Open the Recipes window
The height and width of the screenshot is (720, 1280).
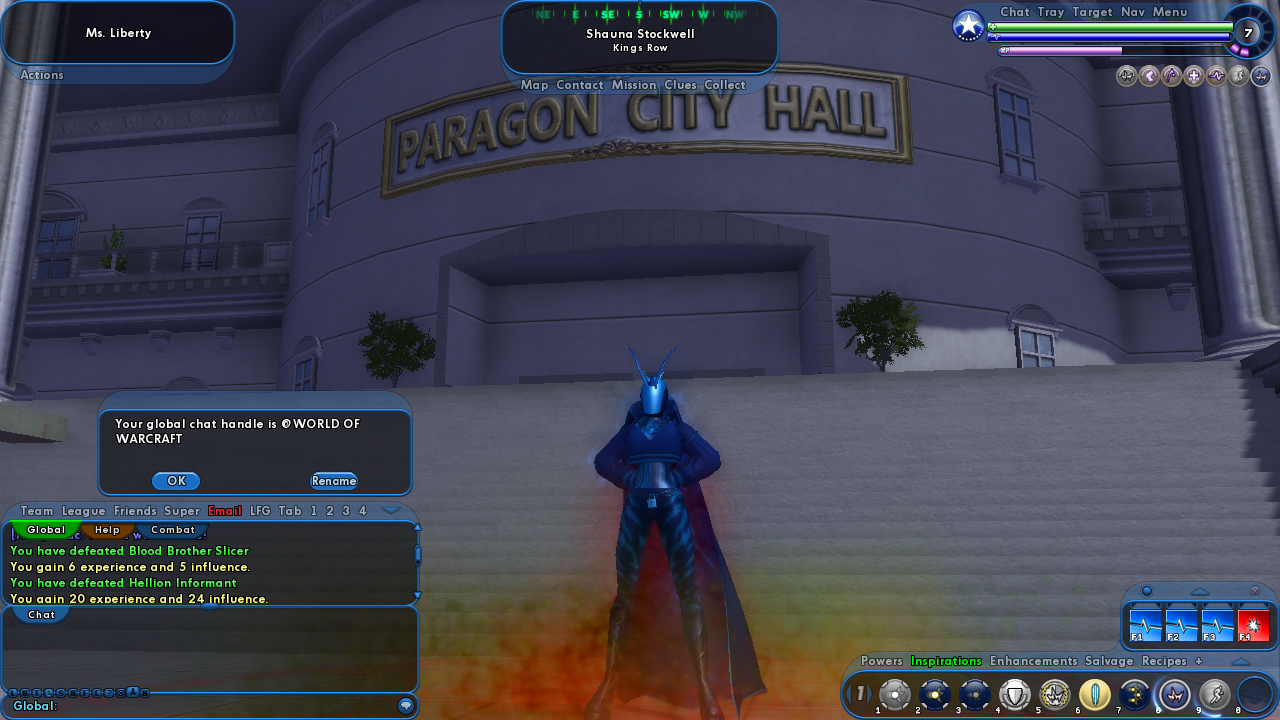(x=1164, y=661)
